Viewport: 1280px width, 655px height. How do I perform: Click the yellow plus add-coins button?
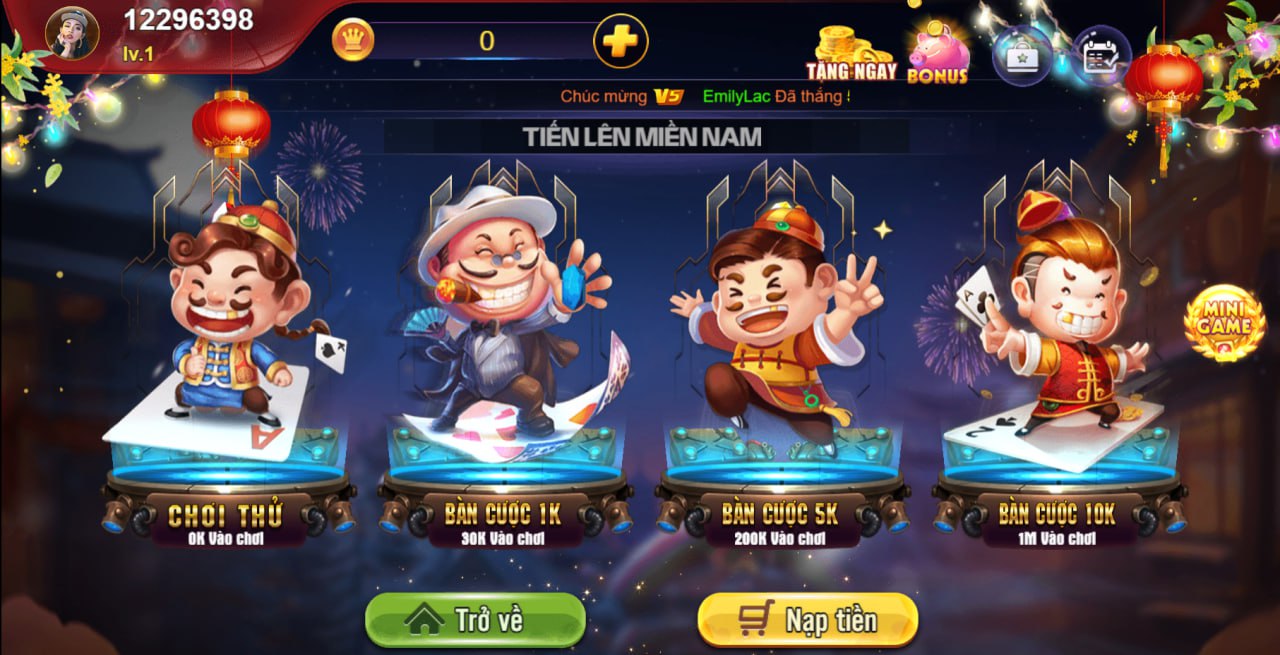click(620, 41)
